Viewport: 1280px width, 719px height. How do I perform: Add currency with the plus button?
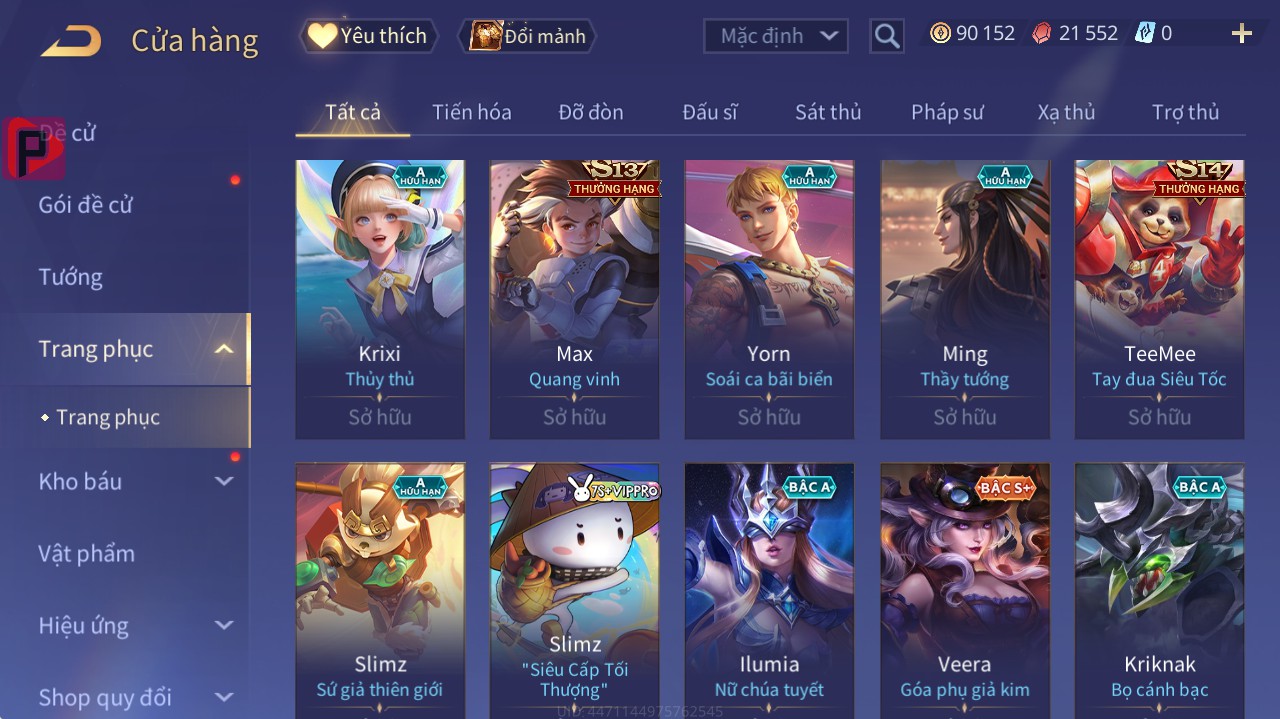(x=1241, y=34)
